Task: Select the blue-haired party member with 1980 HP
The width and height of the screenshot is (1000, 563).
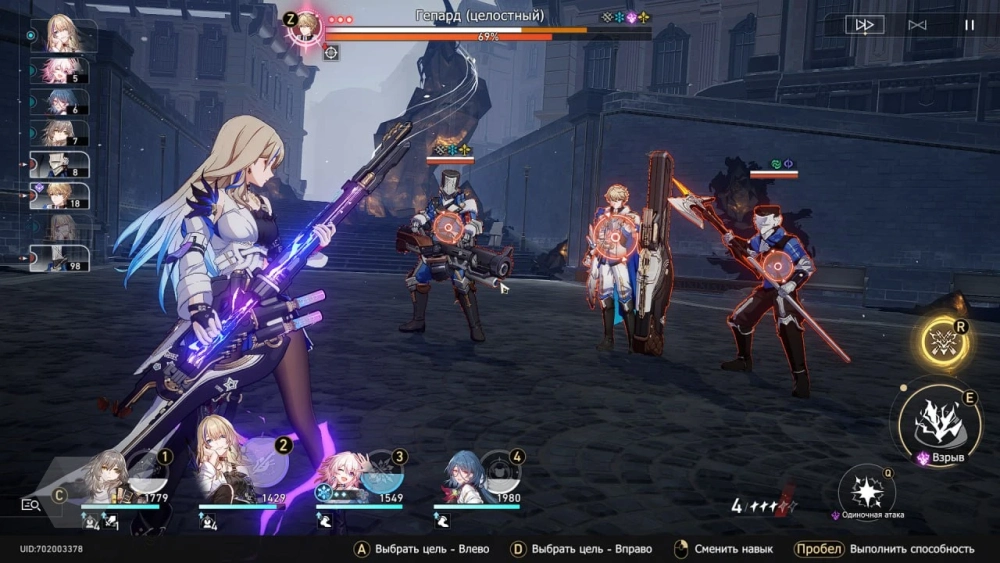Action: point(464,478)
